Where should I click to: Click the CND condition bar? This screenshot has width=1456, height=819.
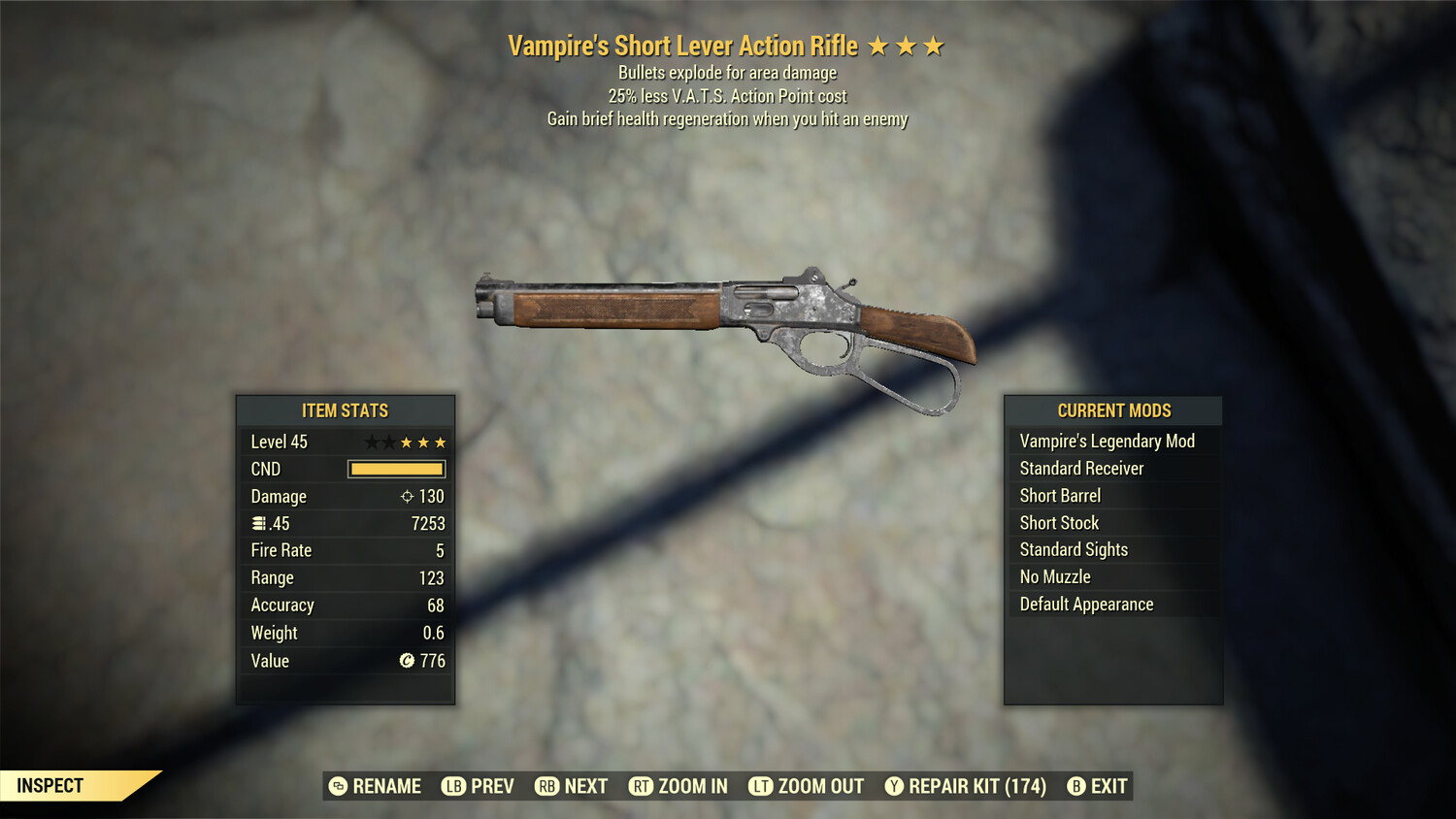(x=395, y=469)
